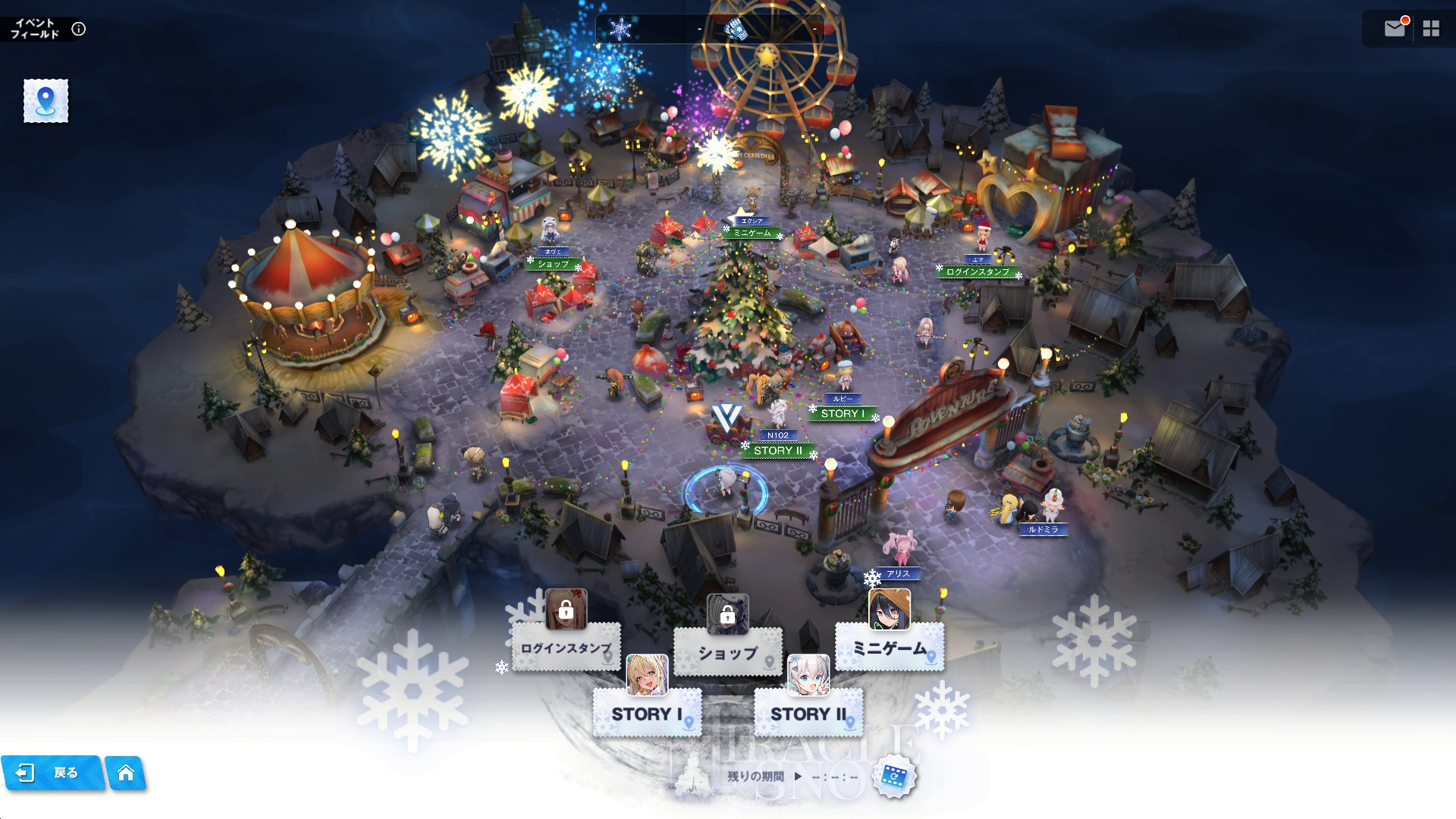Show event field info tooltip
1456x819 pixels.
pyautogui.click(x=79, y=29)
